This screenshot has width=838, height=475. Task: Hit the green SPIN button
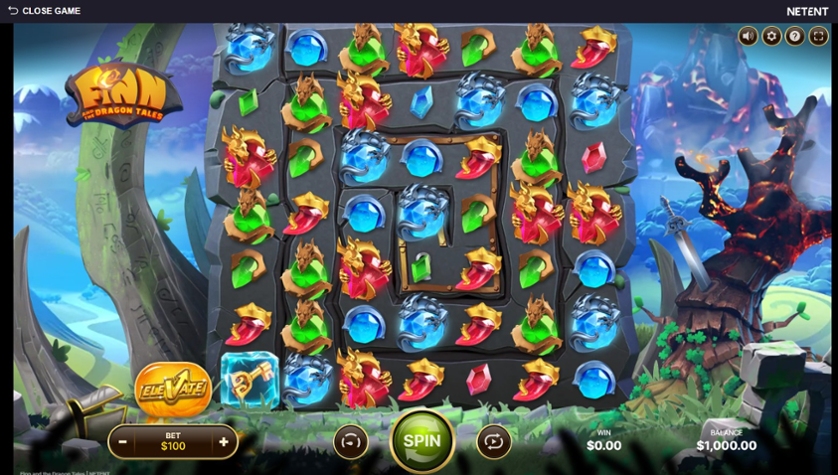(421, 441)
